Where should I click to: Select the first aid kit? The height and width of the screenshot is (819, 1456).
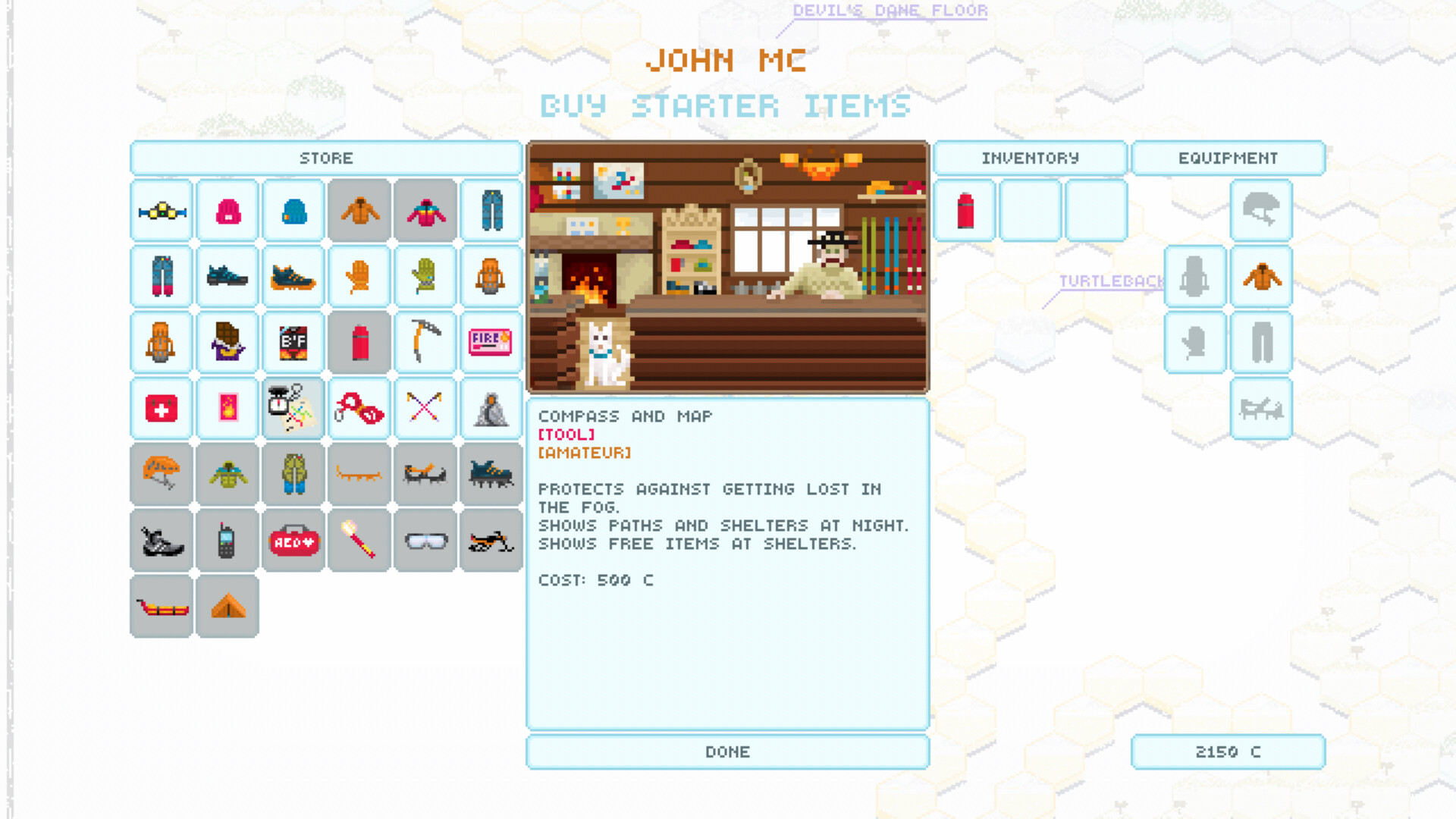pos(161,408)
